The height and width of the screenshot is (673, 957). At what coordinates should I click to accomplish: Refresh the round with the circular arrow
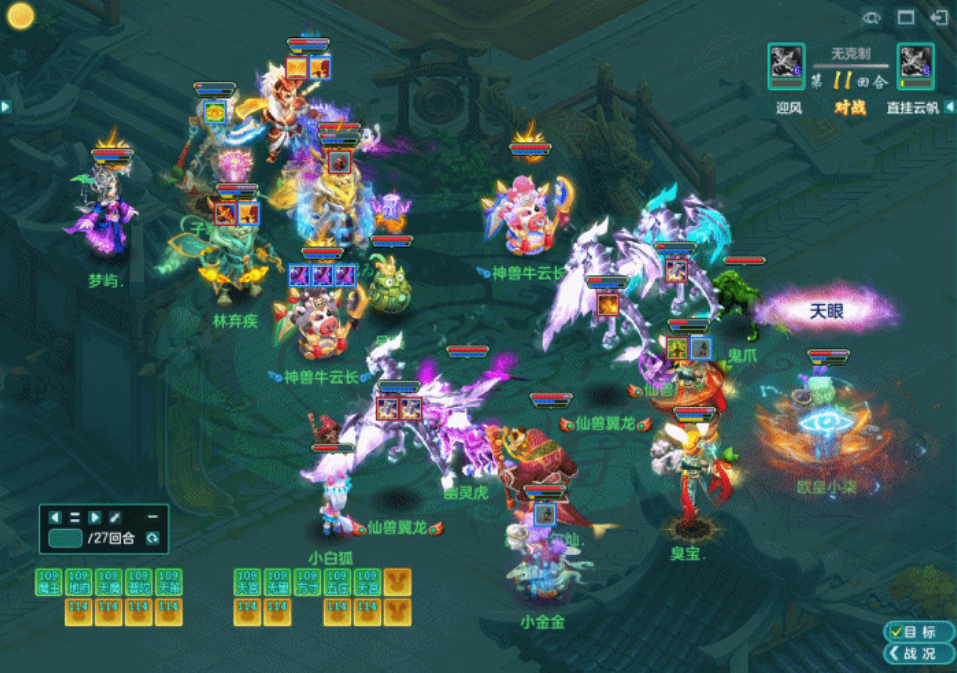pos(152,539)
